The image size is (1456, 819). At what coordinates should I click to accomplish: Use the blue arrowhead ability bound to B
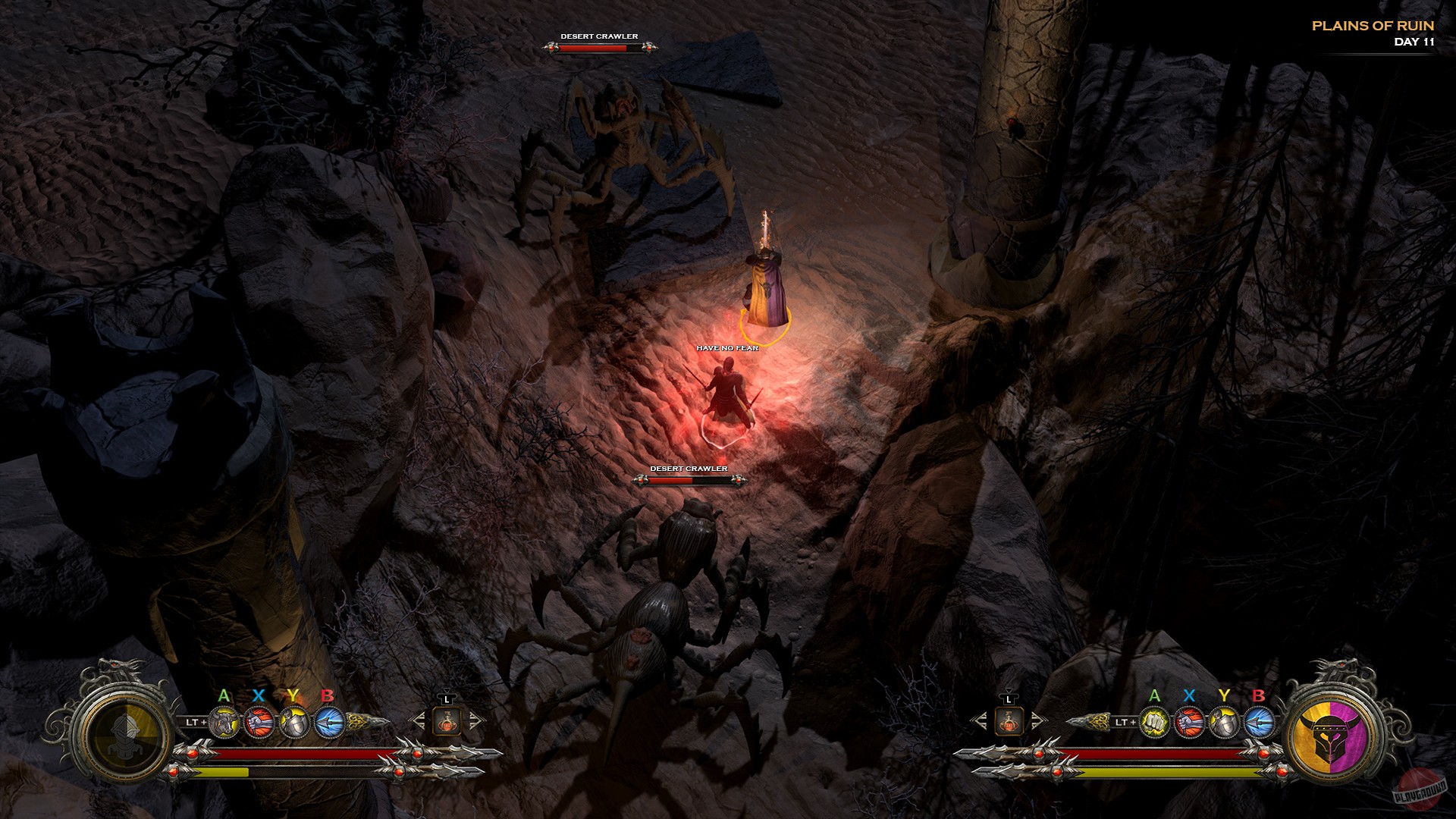328,723
